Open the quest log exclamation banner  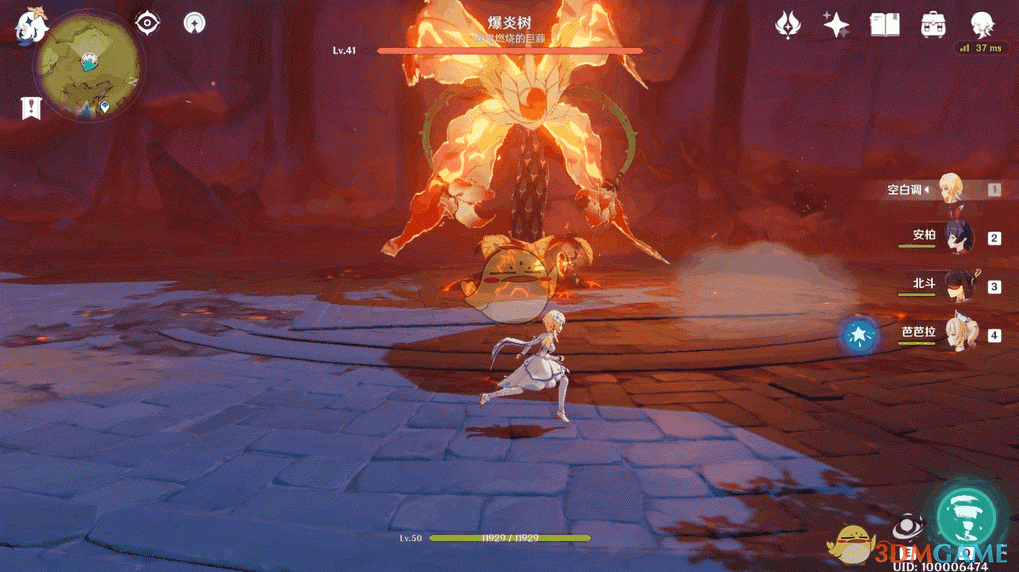click(x=31, y=107)
